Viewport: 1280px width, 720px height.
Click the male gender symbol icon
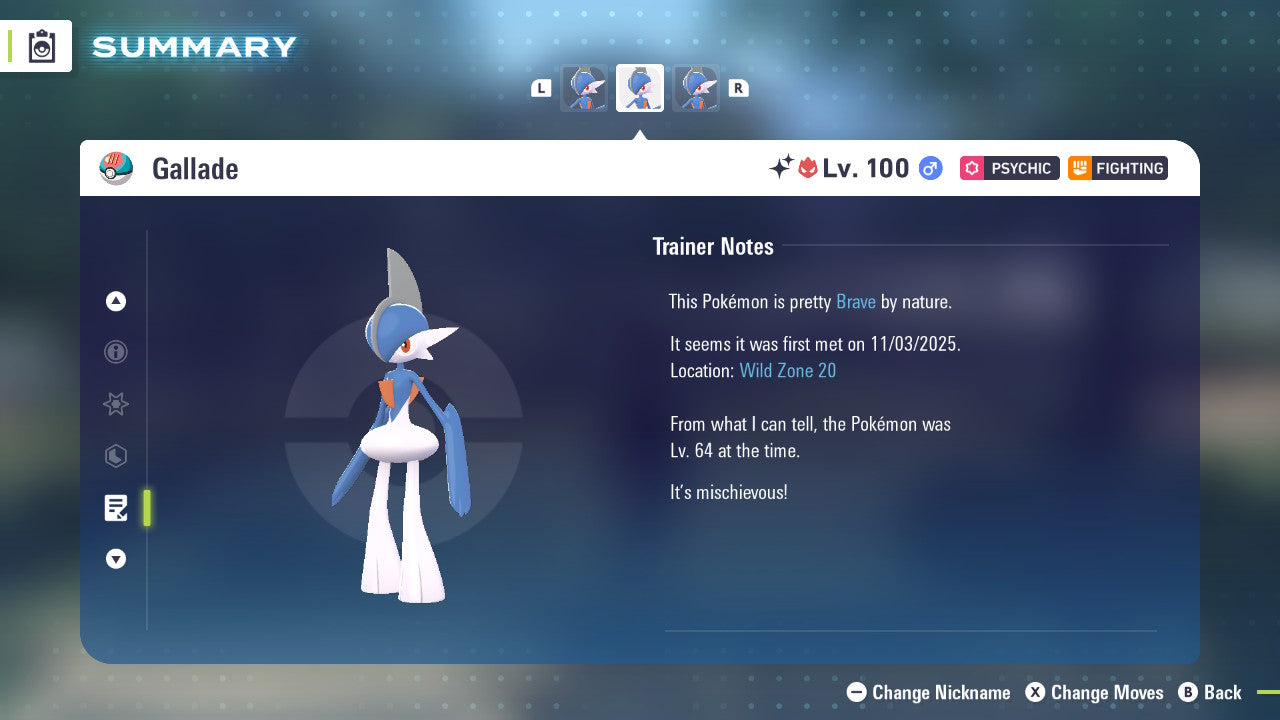click(x=929, y=168)
